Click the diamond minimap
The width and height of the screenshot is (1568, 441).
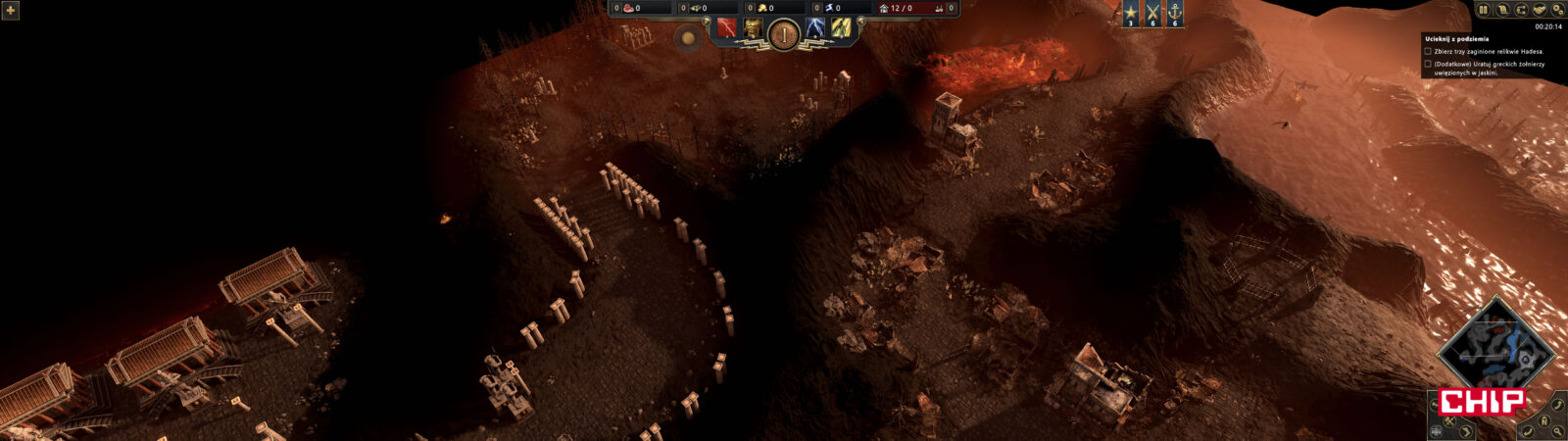1496,351
